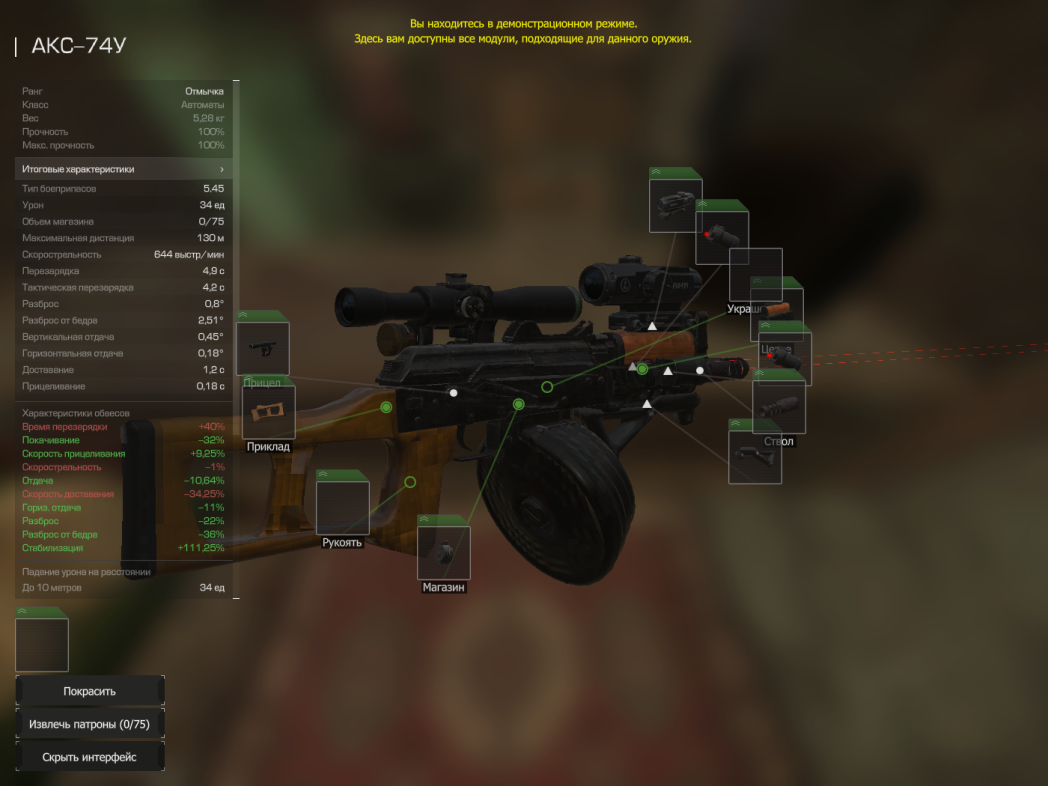The width and height of the screenshot is (1048, 786).
Task: Select the empty camo slot below Покрасить
Action: (42, 645)
